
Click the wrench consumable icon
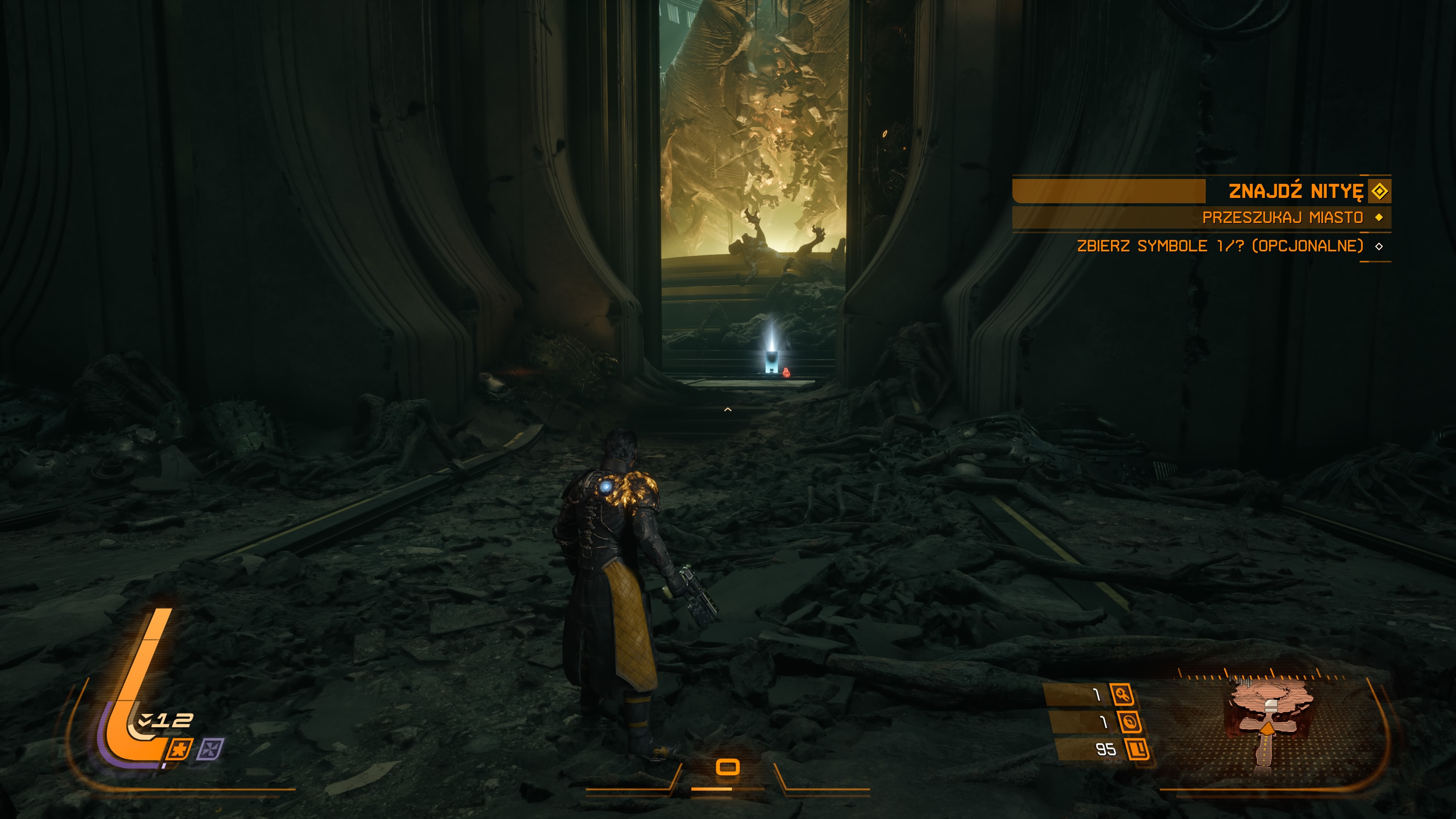(x=1122, y=695)
